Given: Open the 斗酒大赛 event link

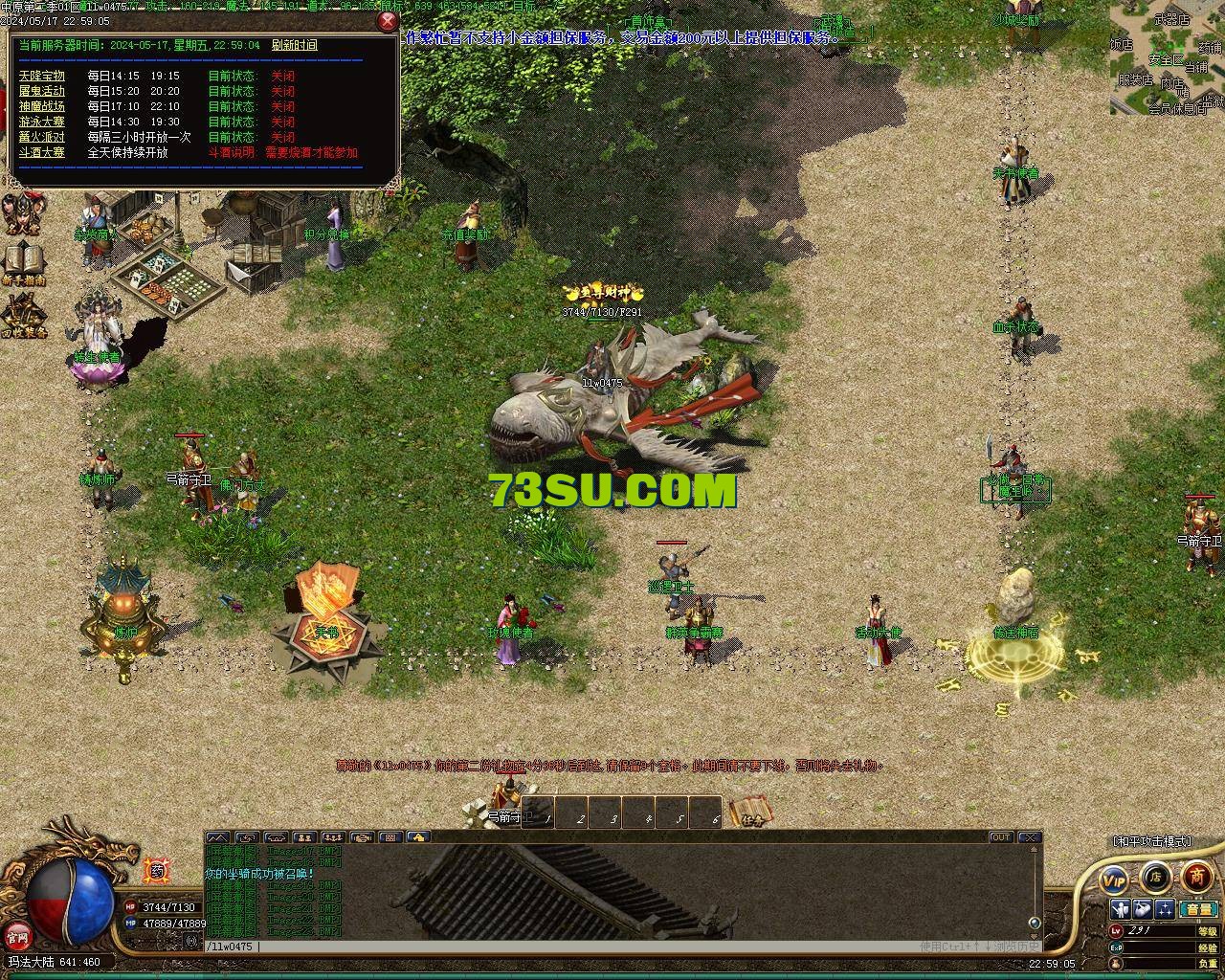Looking at the screenshot, I should tap(42, 152).
